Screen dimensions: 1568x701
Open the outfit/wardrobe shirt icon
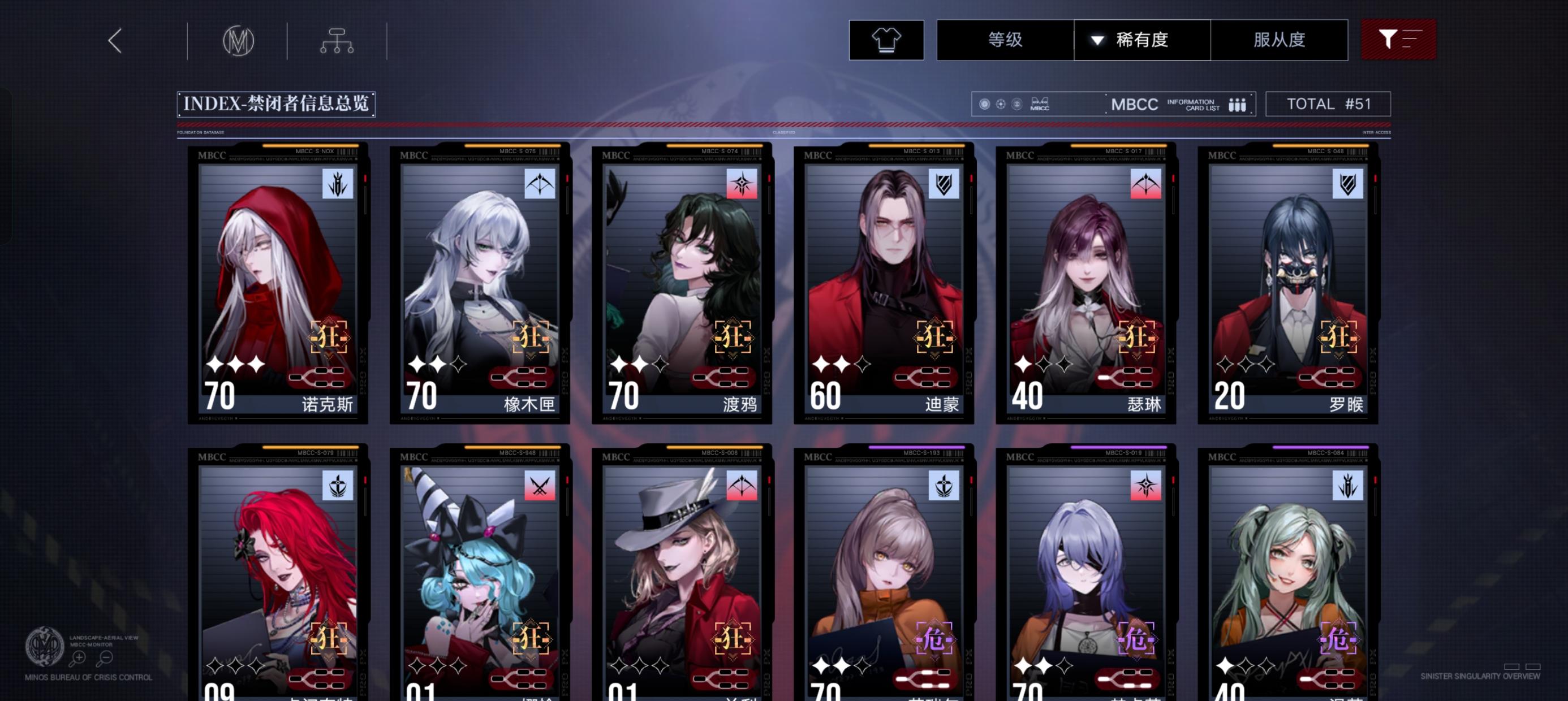(x=887, y=40)
